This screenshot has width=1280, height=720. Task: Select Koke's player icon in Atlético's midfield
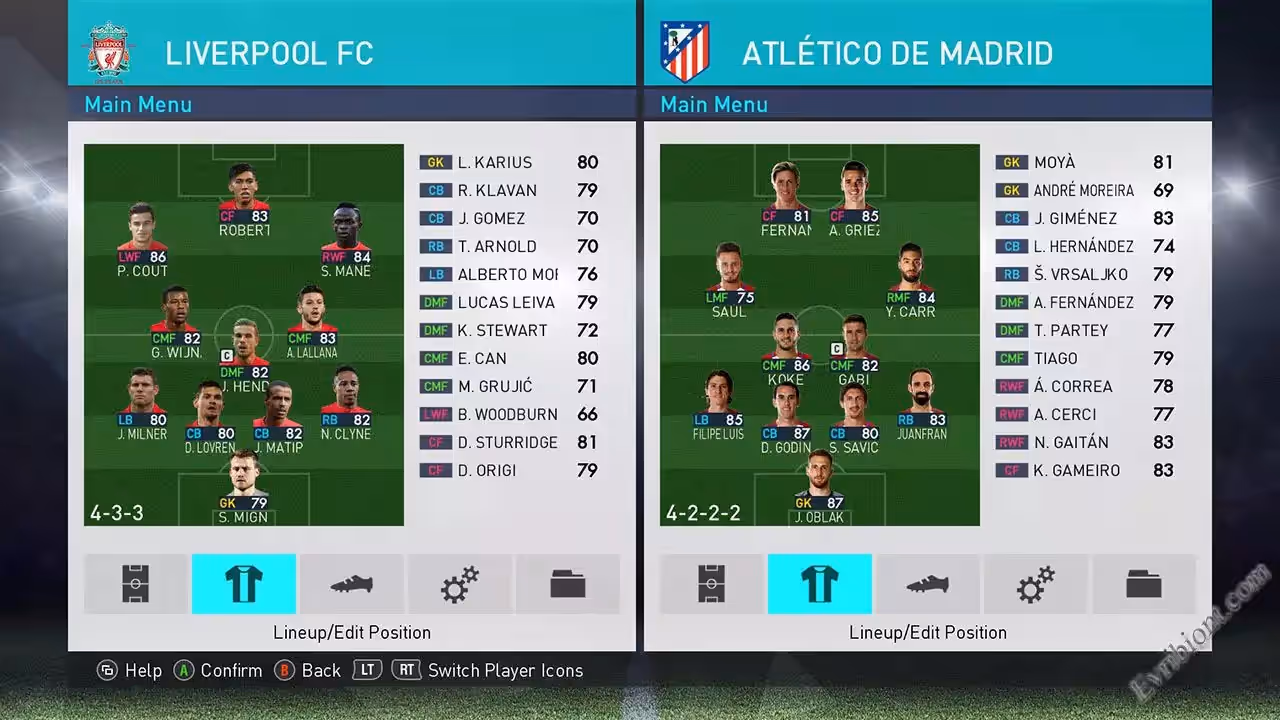point(786,347)
